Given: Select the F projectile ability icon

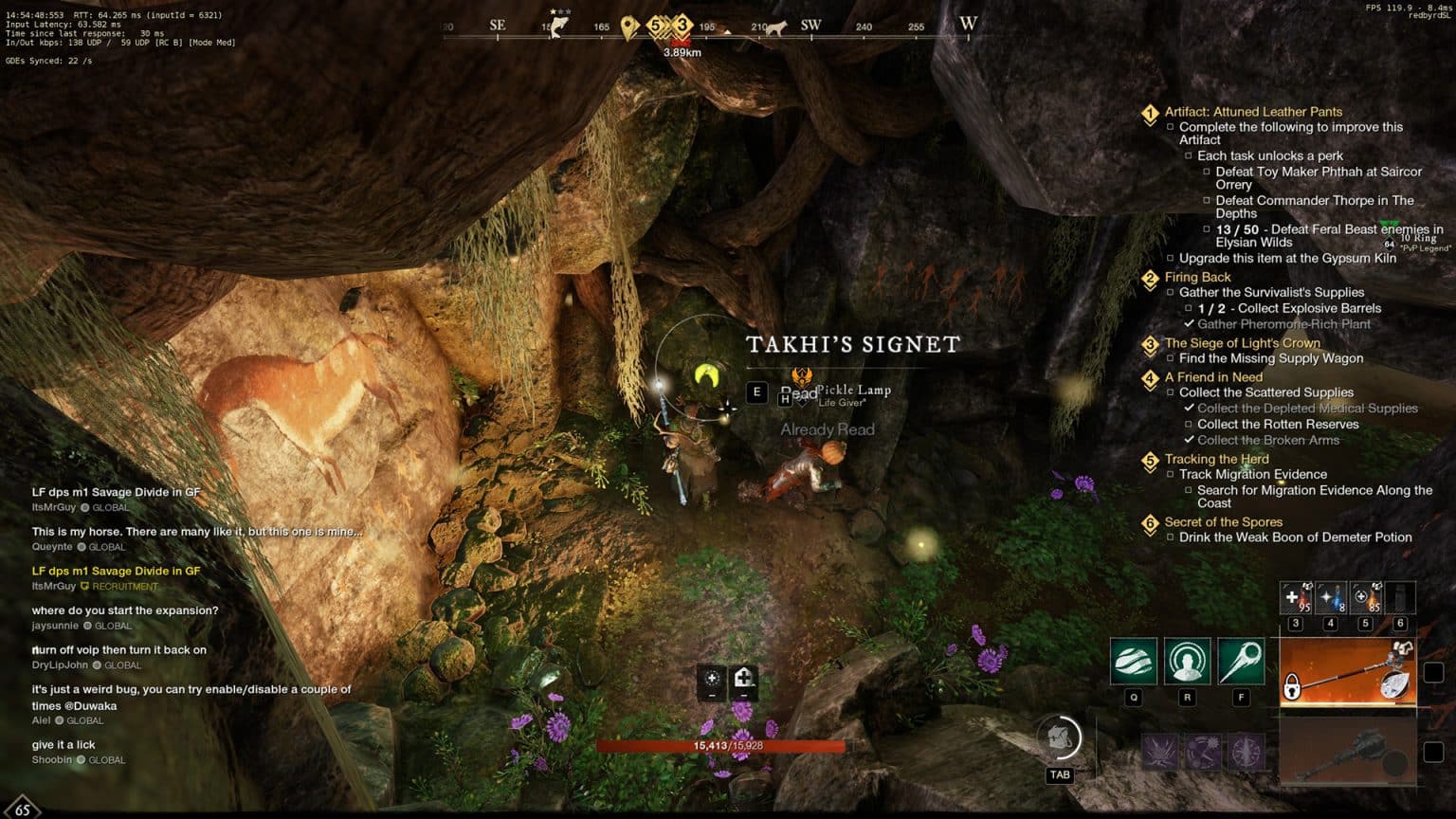Looking at the screenshot, I should pos(1242,661).
